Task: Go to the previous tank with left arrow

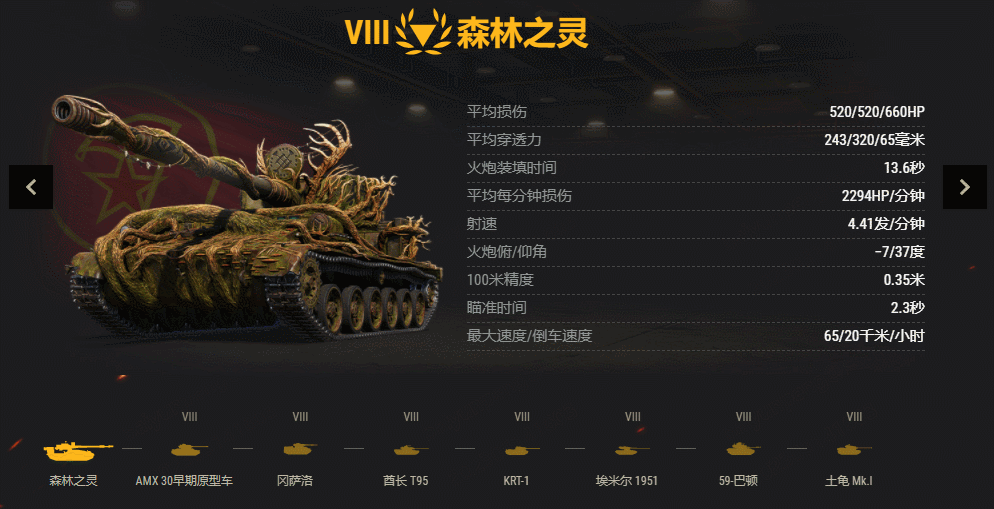Action: pyautogui.click(x=31, y=187)
